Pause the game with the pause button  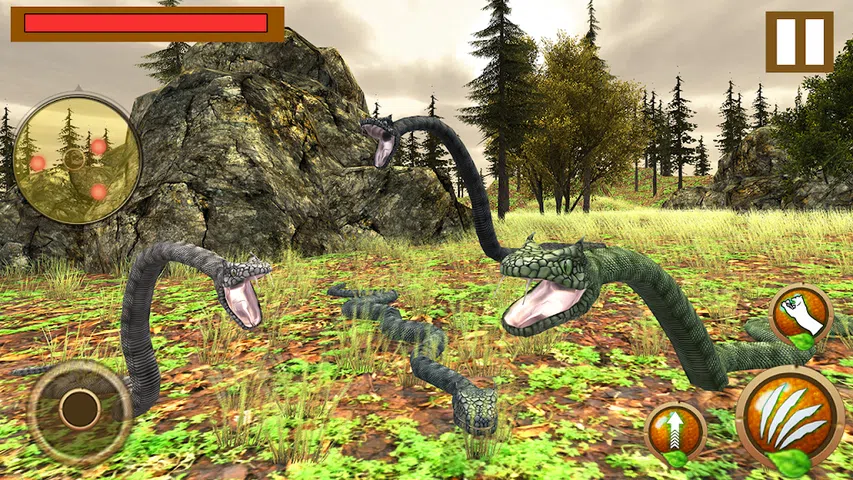click(799, 42)
